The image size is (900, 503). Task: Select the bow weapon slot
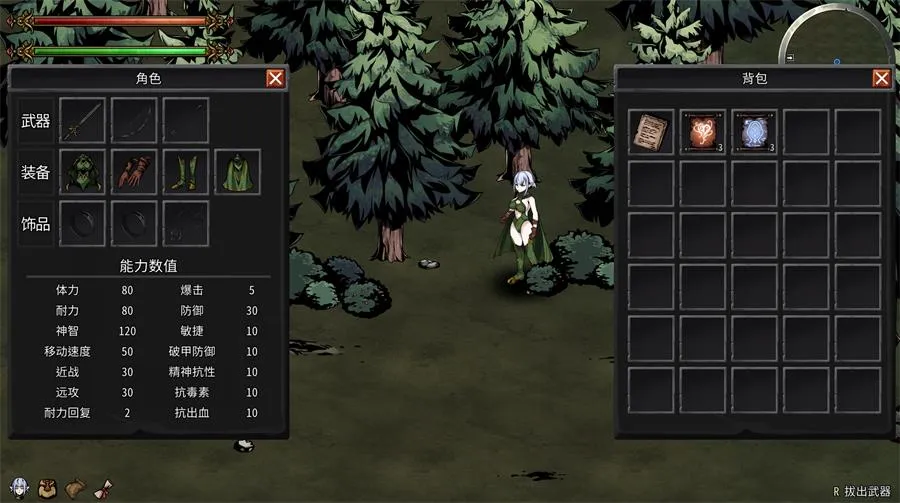pyautogui.click(x=134, y=121)
